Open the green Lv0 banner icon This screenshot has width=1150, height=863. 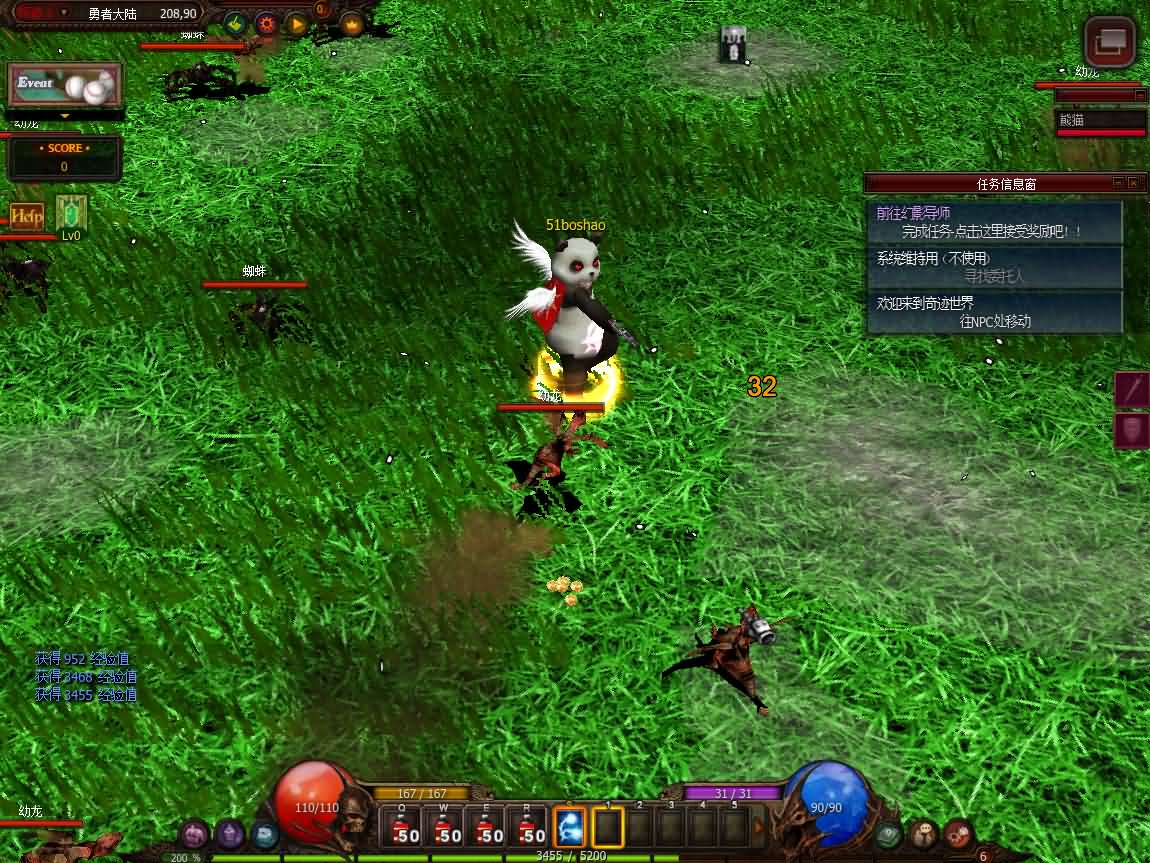coord(71,213)
